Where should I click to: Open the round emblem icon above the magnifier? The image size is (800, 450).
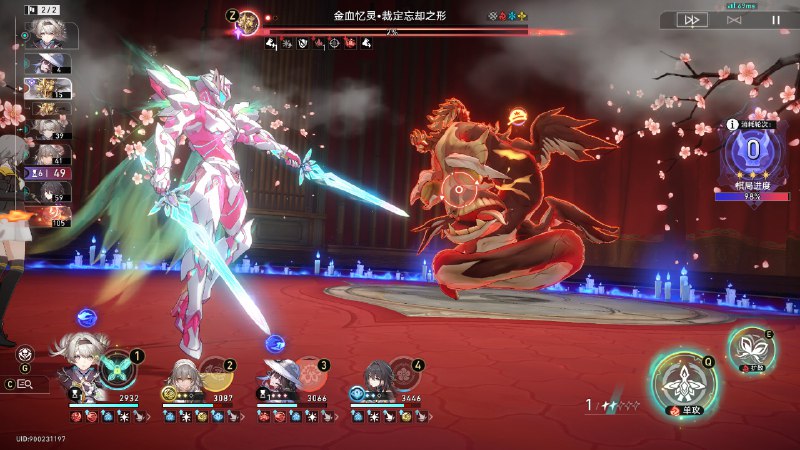tap(26, 353)
